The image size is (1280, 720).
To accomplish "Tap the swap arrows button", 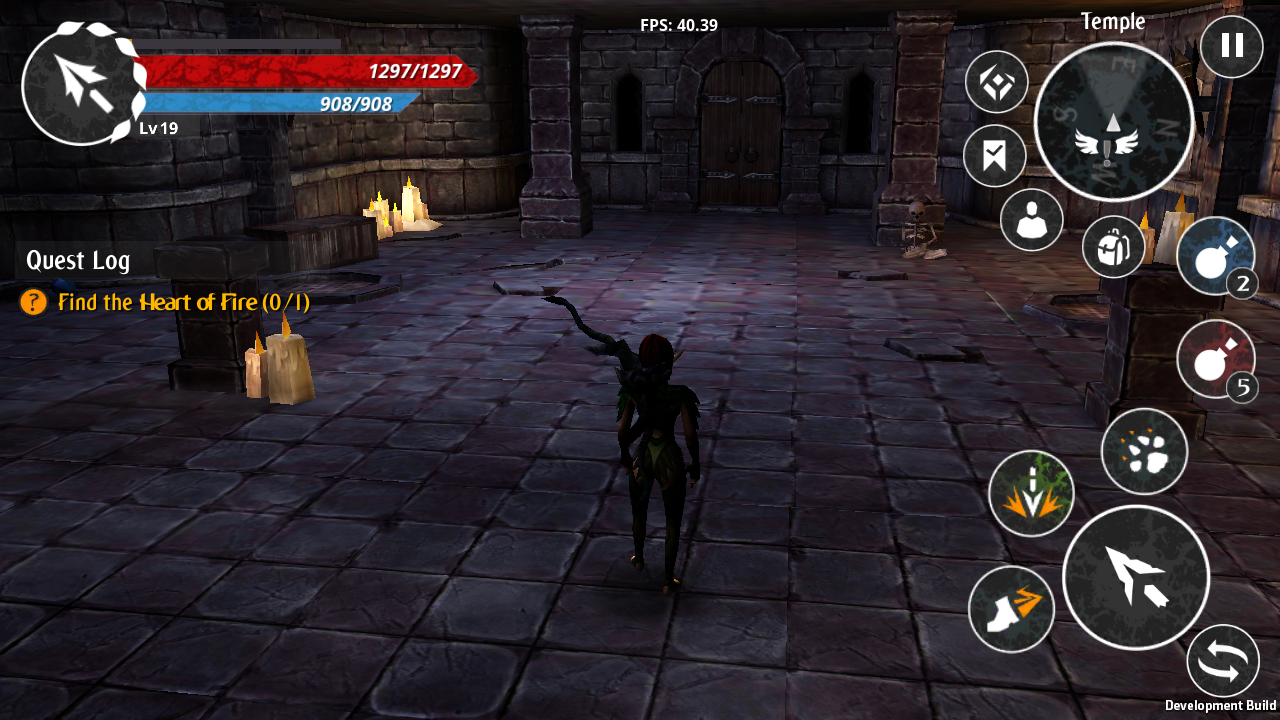I will point(1223,661).
